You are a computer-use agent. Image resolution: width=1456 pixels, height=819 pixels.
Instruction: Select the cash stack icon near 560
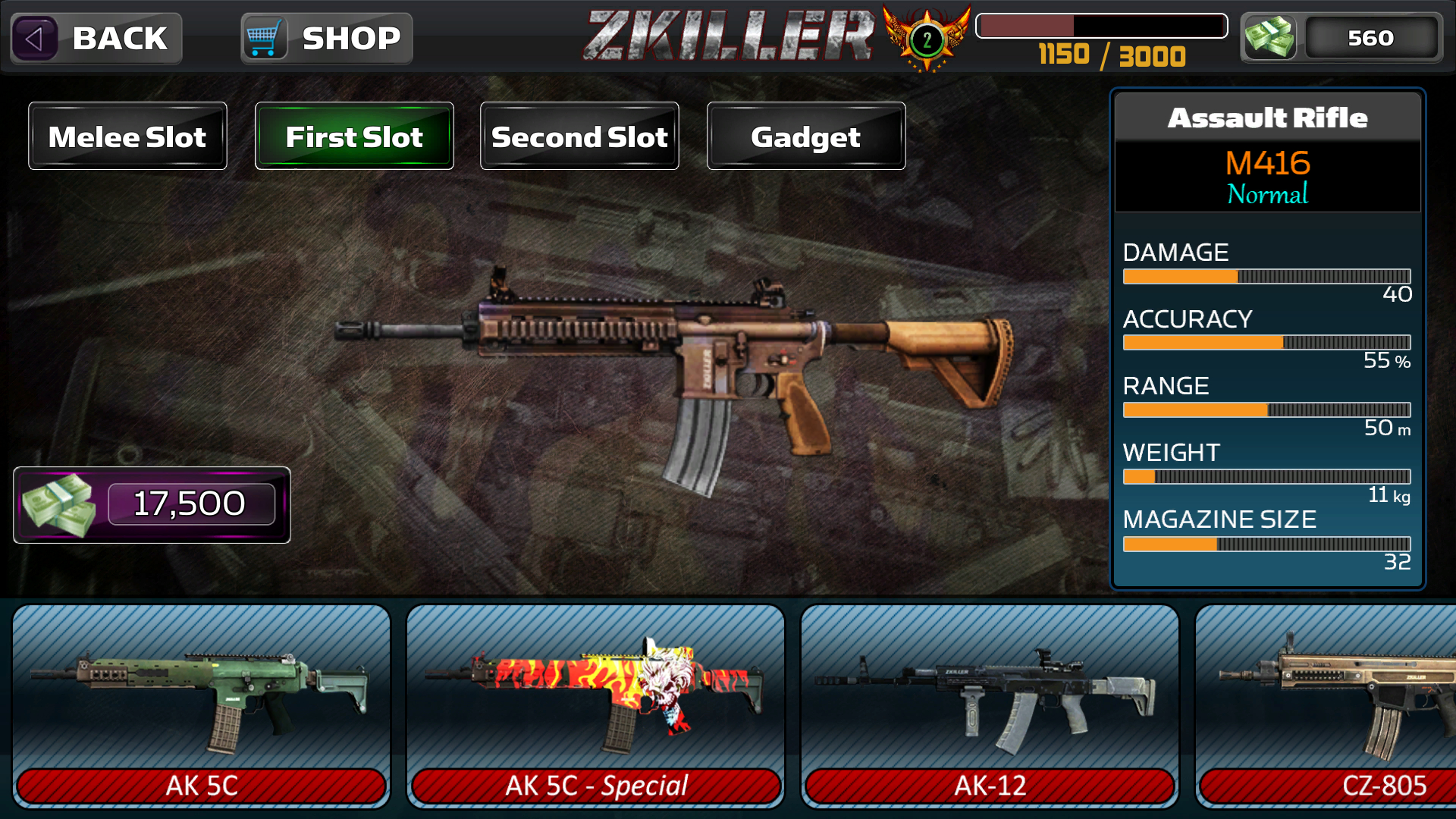1269,37
